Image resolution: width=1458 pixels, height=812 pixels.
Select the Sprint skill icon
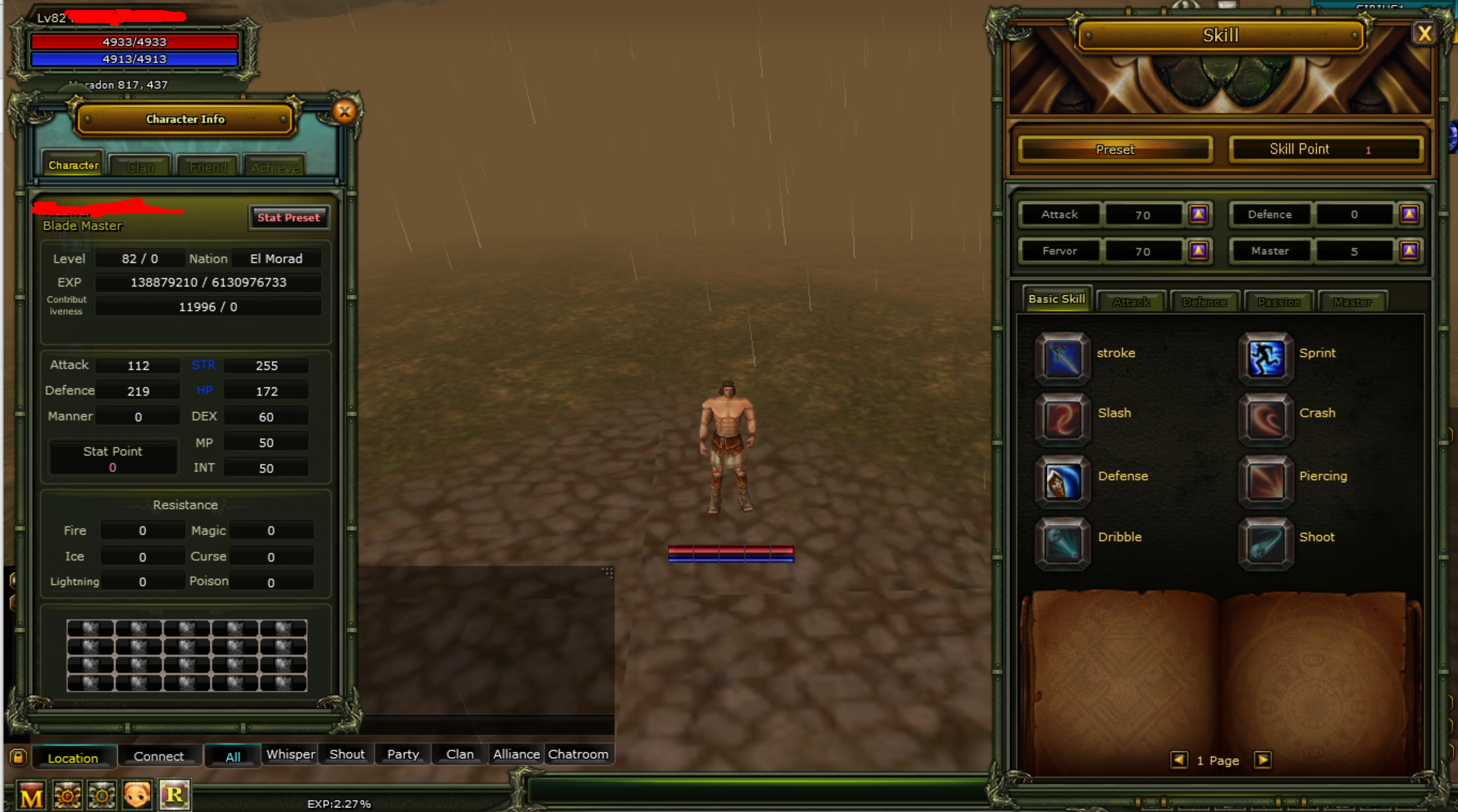tap(1266, 359)
